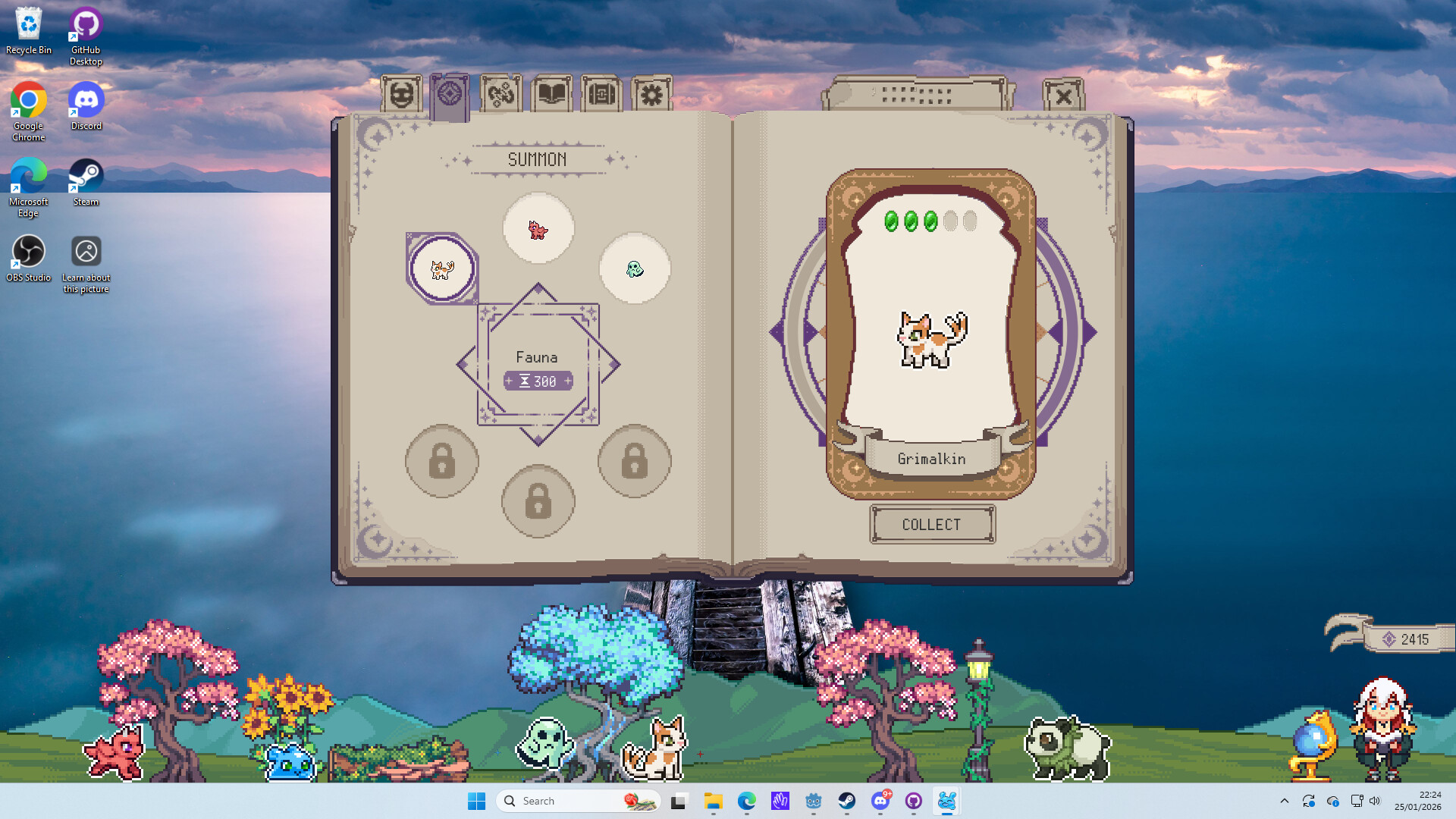Select the purple summon circle tab
The image size is (1456, 819).
(450, 96)
